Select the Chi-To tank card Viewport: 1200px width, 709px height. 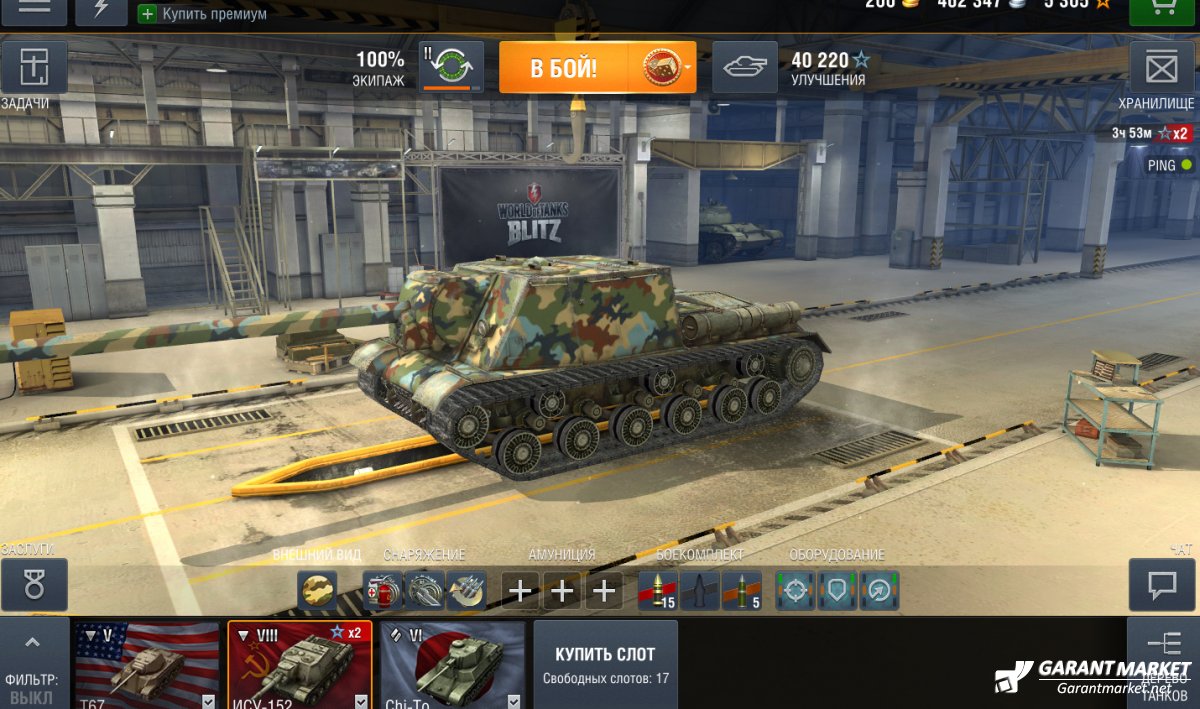pos(452,665)
